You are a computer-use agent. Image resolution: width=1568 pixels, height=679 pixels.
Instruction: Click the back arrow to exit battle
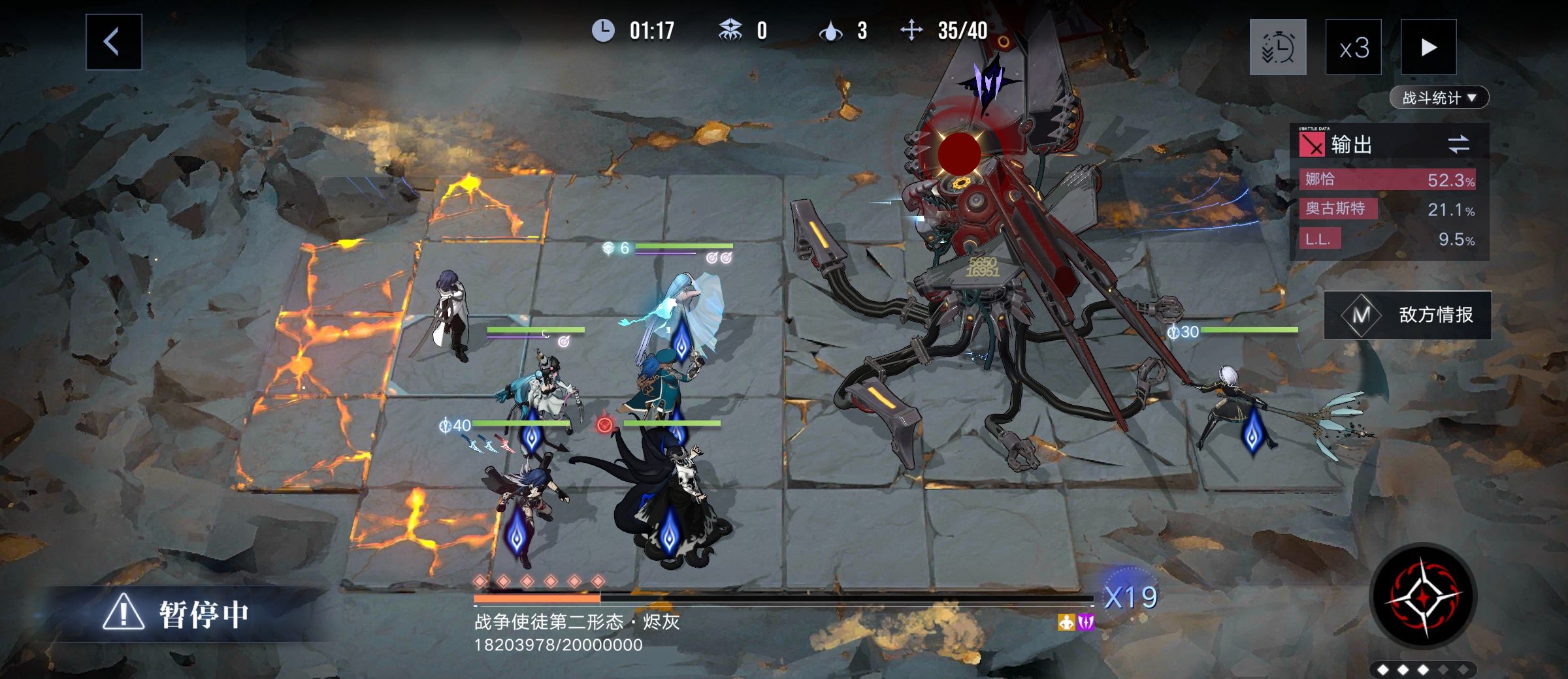tap(112, 42)
